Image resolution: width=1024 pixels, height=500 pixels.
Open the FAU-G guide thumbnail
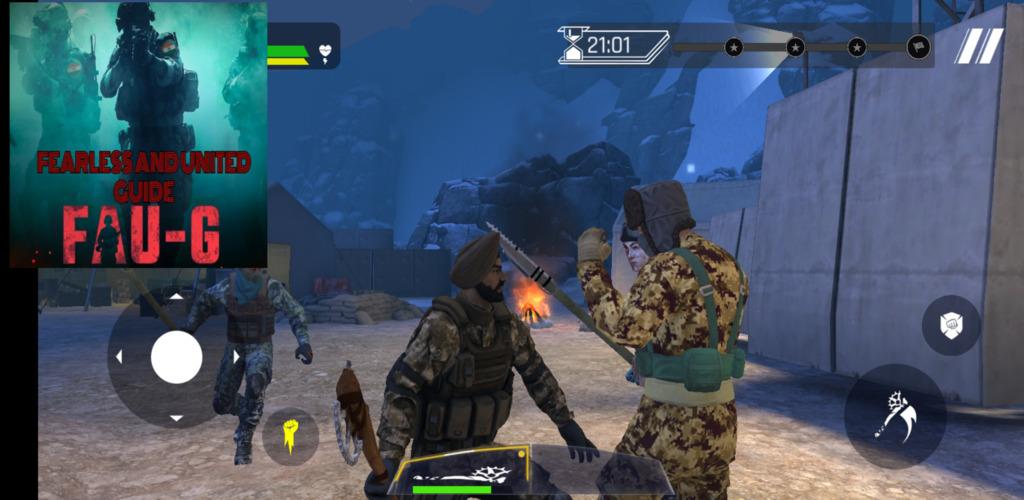(139, 135)
